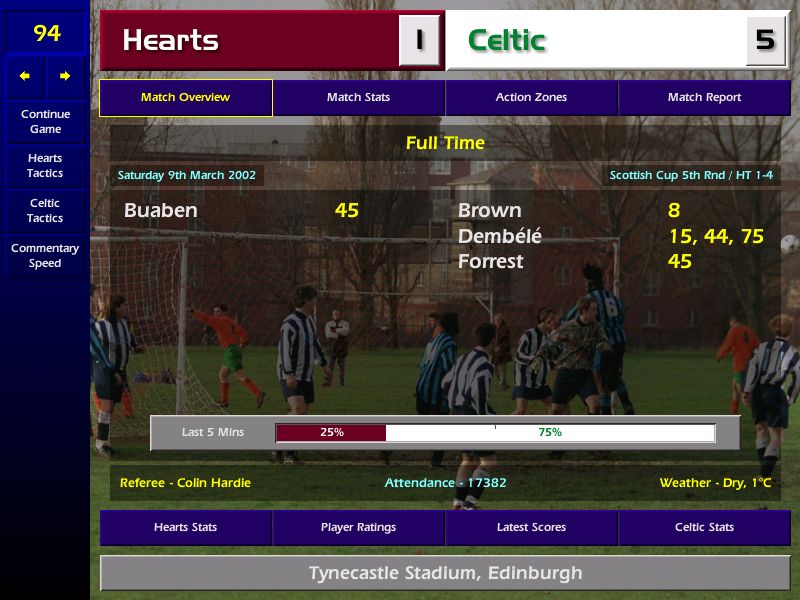Check the Latest Scores

pos(531,527)
